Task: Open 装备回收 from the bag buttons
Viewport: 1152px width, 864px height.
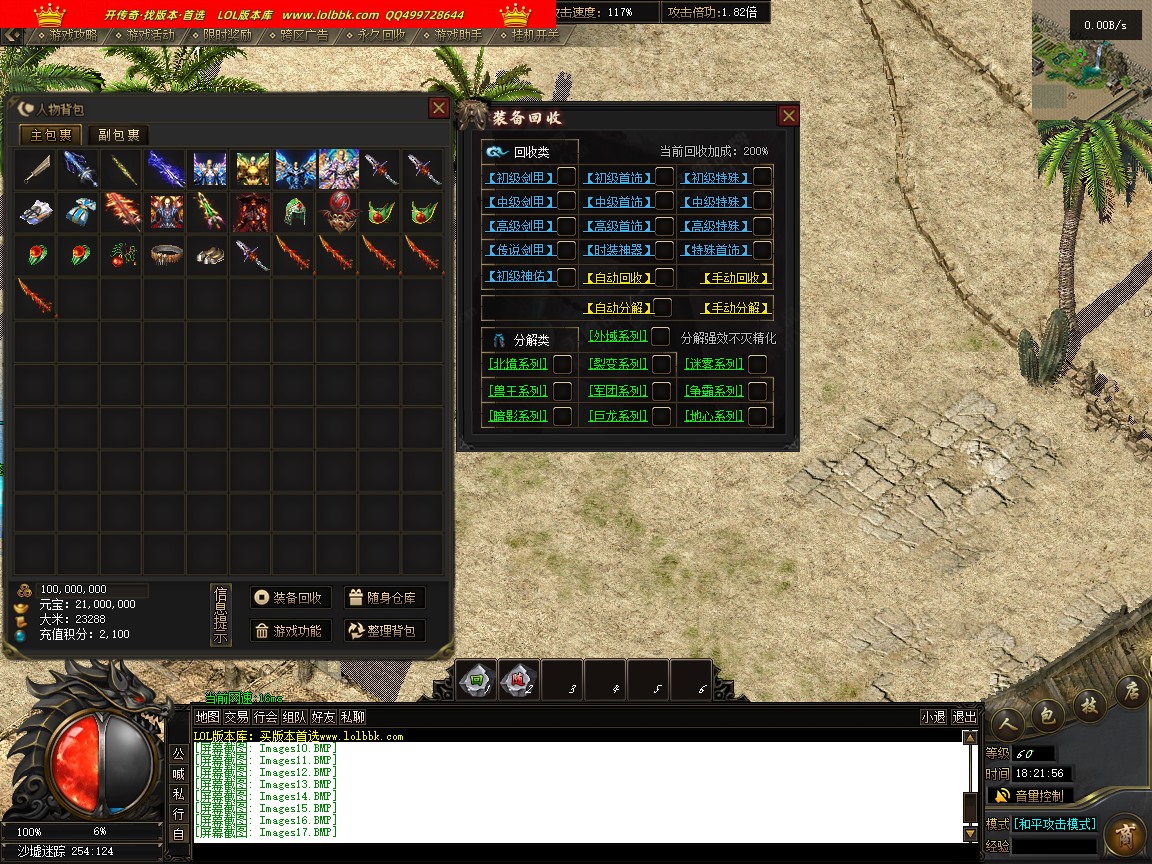Action: [x=290, y=598]
